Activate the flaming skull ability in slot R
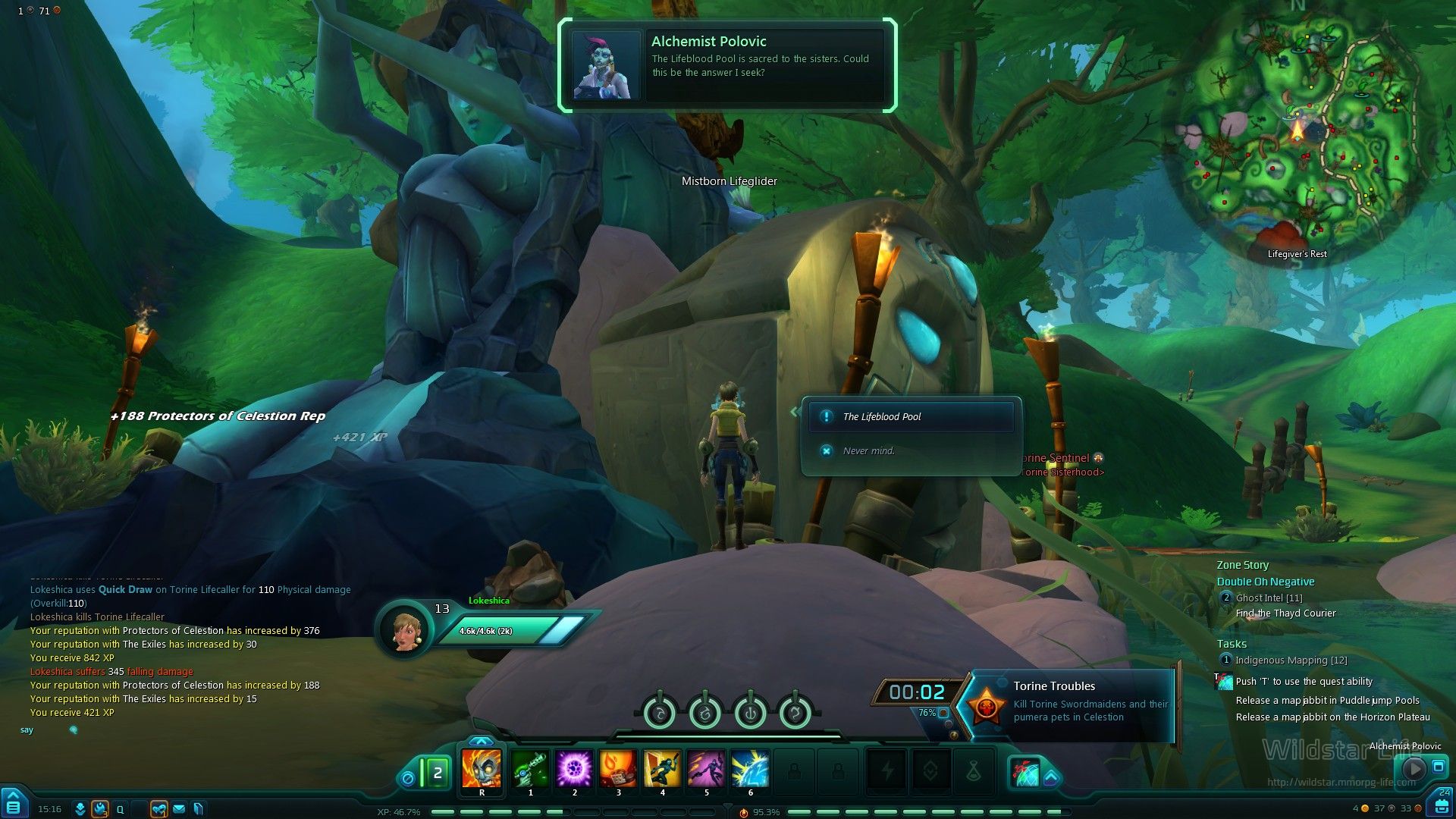The image size is (1456, 819). 482,768
